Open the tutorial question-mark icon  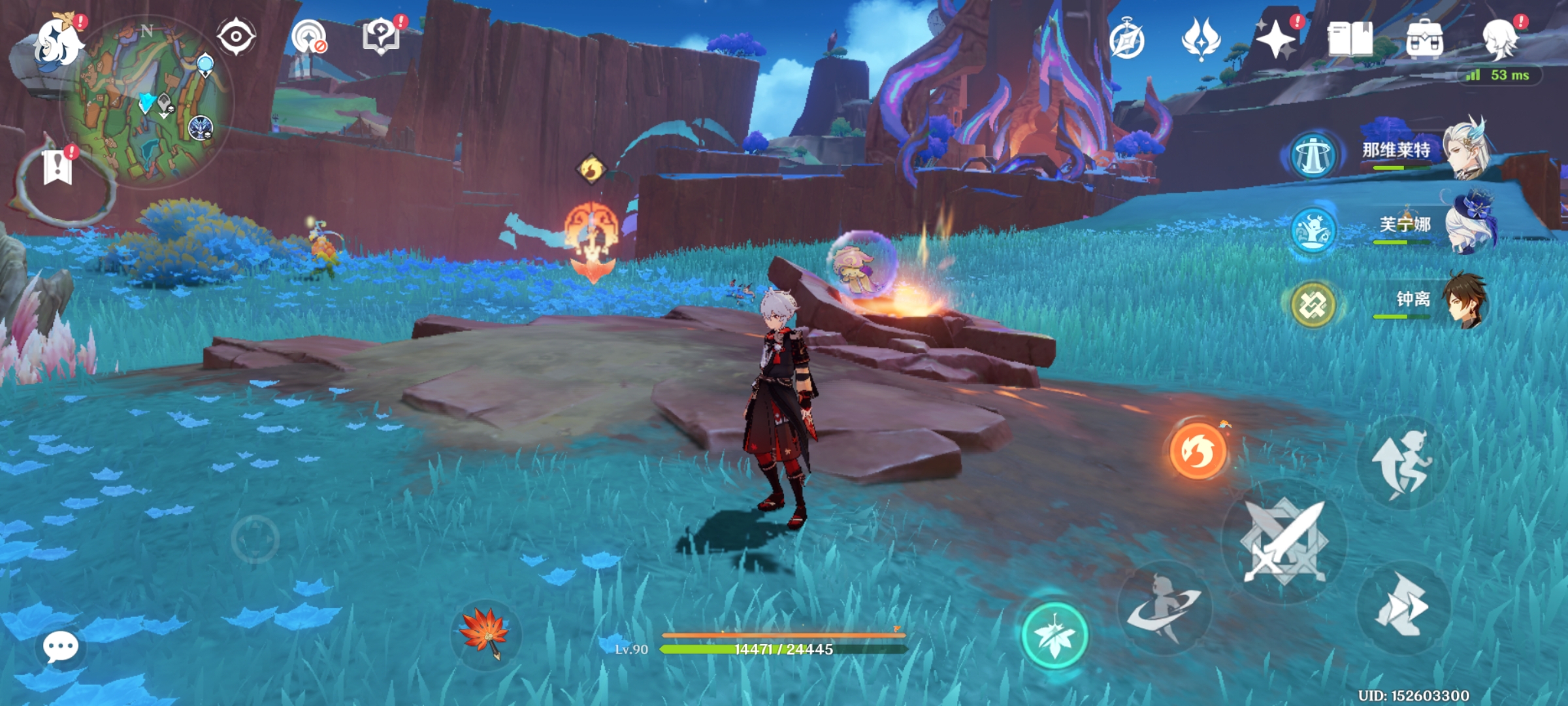(382, 35)
